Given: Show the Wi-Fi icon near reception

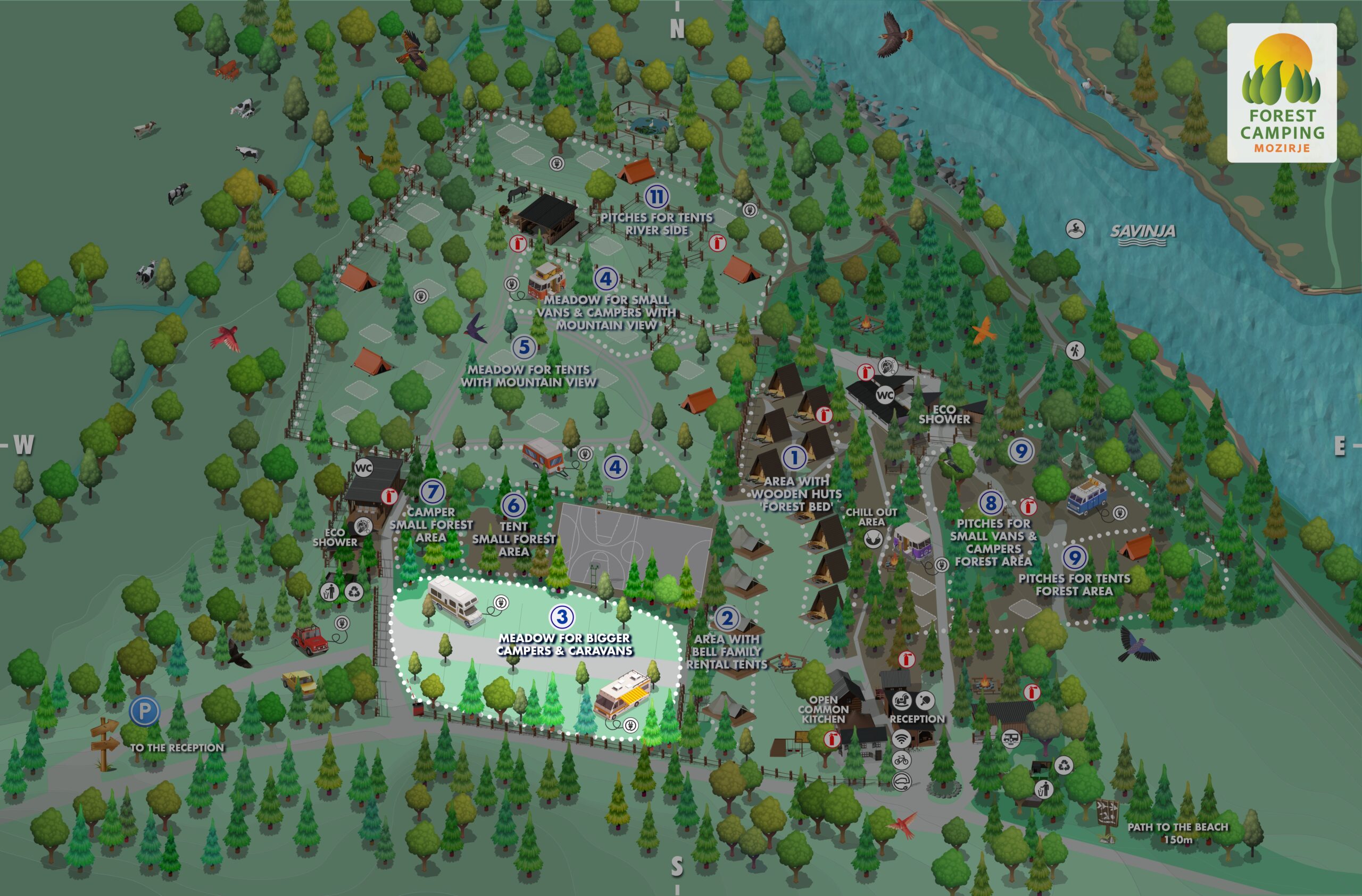Looking at the screenshot, I should click(901, 738).
